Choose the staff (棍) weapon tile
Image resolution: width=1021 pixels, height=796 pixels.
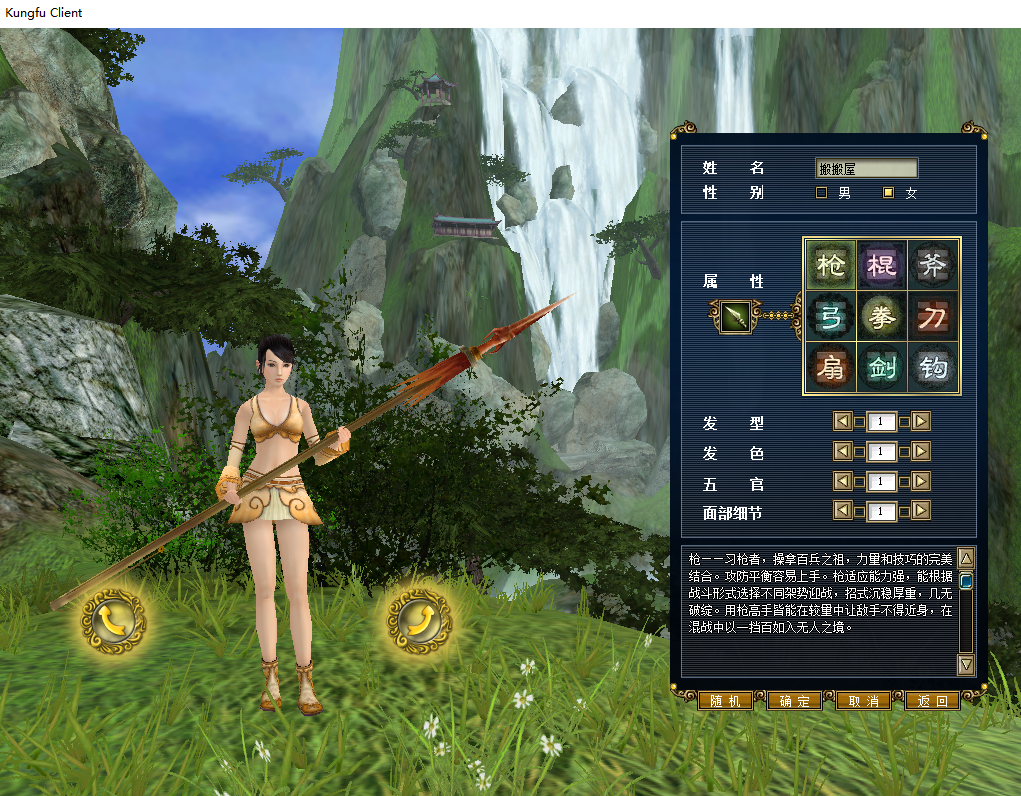[881, 265]
